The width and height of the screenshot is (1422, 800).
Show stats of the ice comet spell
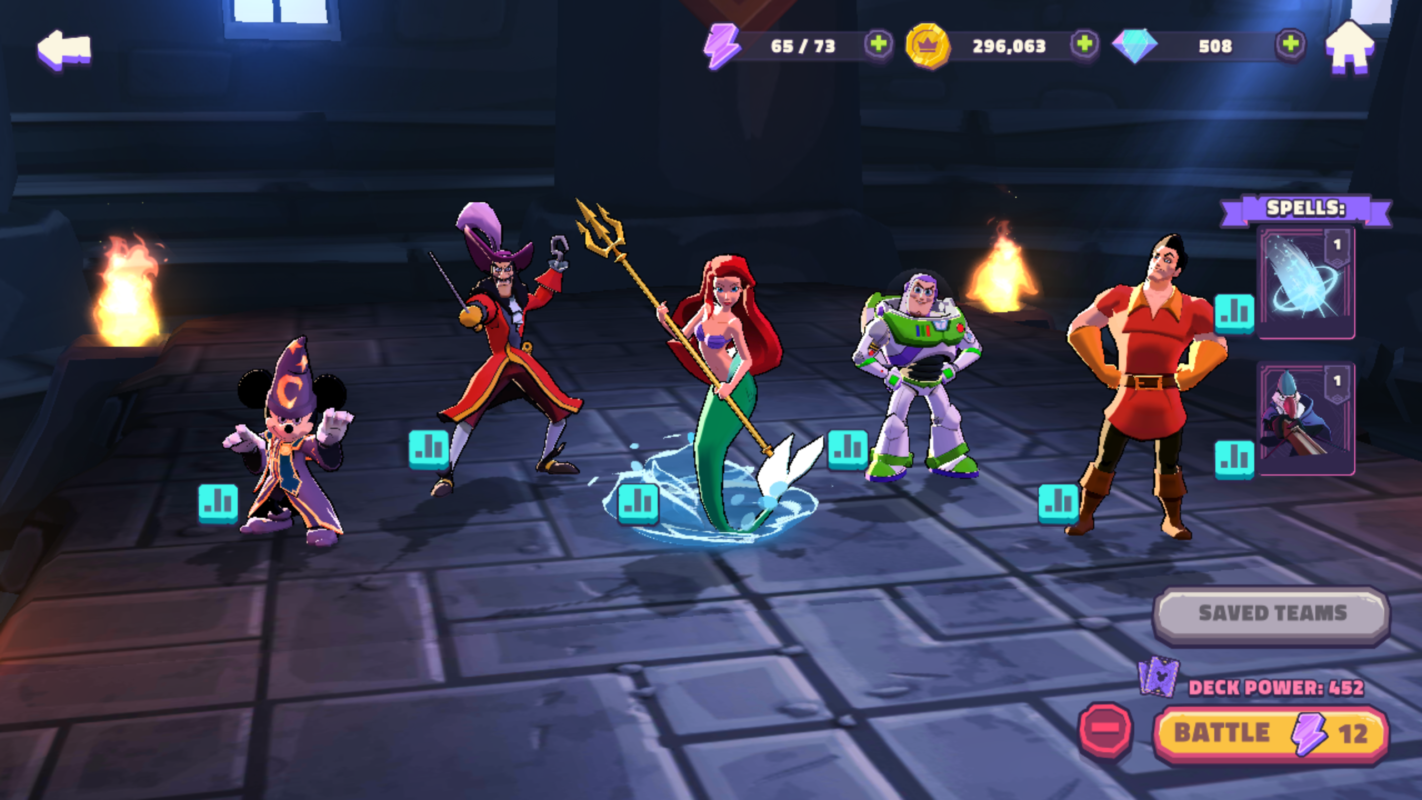1234,313
